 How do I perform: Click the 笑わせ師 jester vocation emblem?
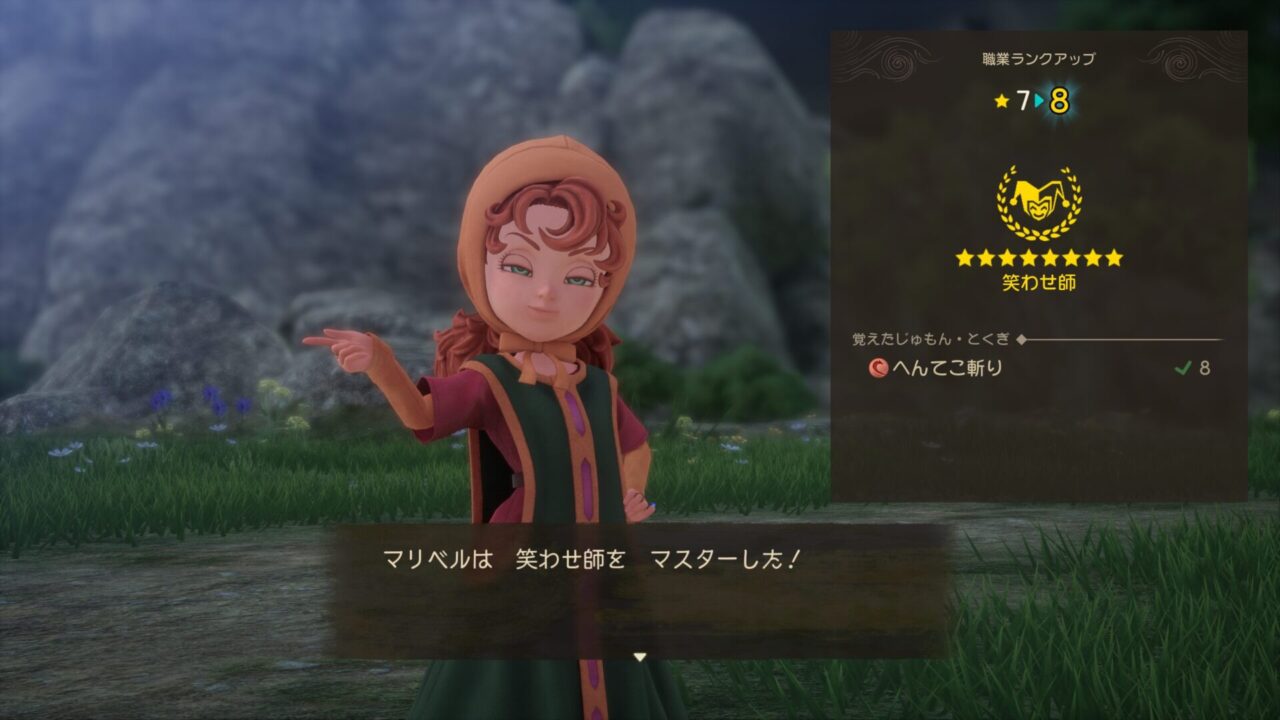coord(1038,203)
